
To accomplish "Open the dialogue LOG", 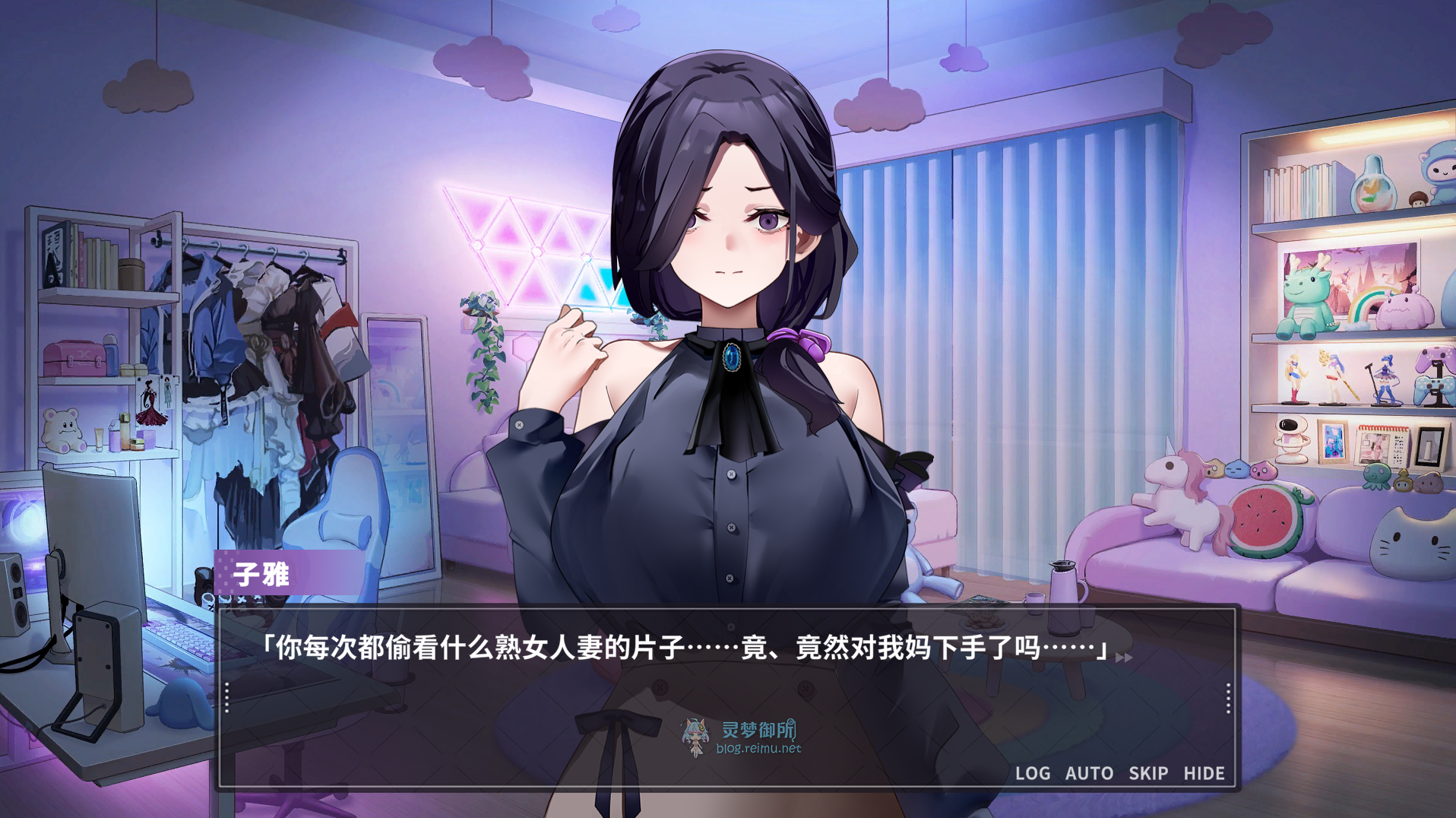I will [x=1033, y=773].
